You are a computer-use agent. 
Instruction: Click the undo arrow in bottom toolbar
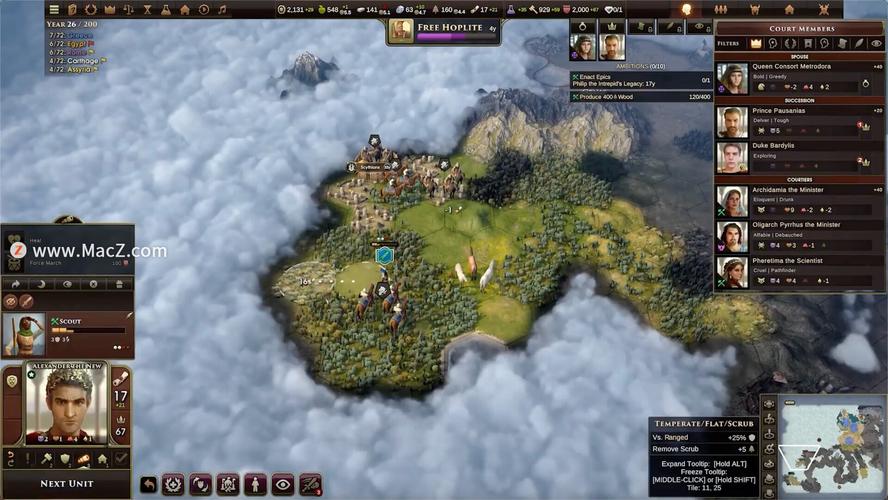149,484
